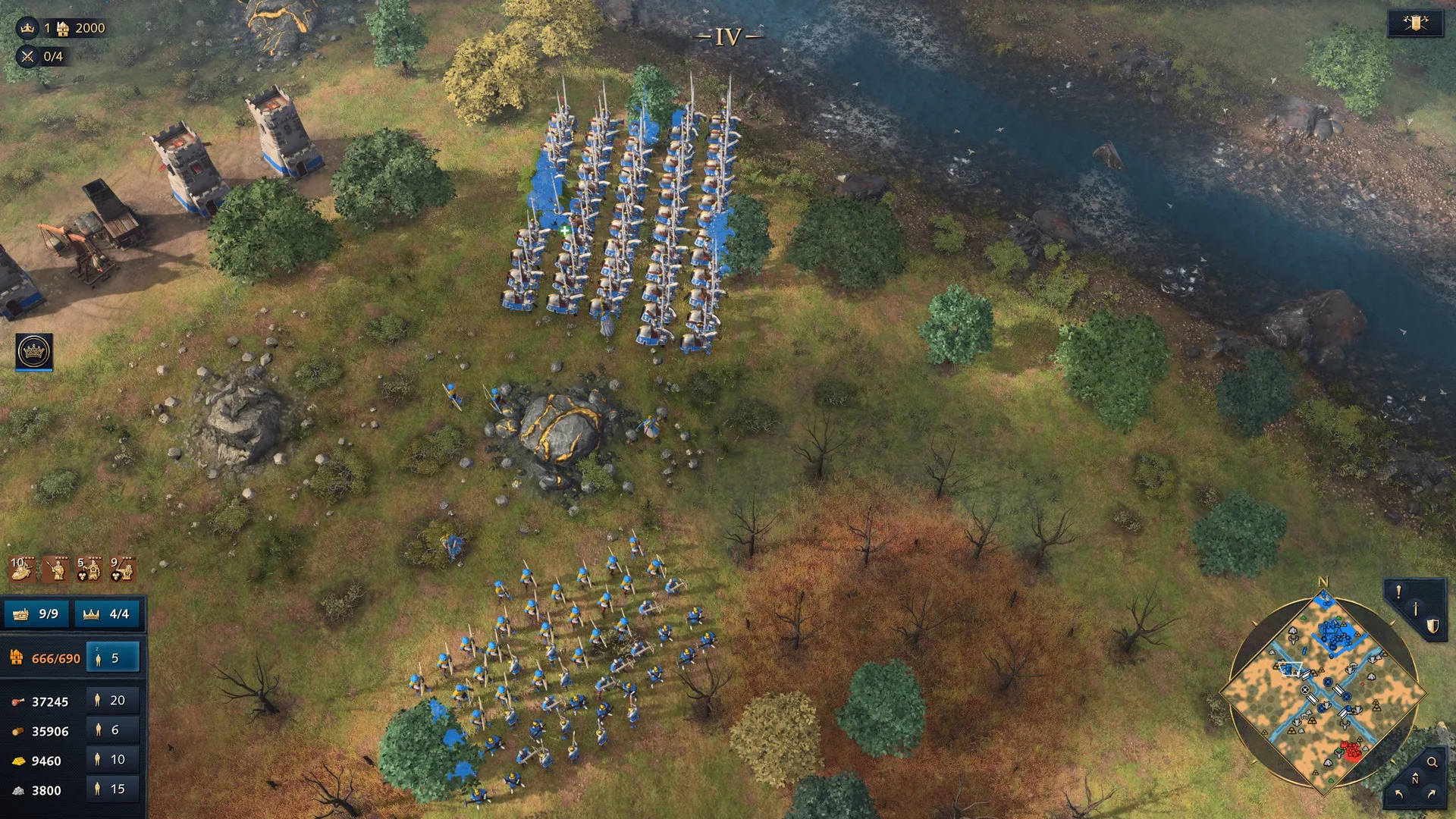This screenshot has width=1456, height=819.
Task: Select control group 9 unit icon
Action: click(x=123, y=569)
